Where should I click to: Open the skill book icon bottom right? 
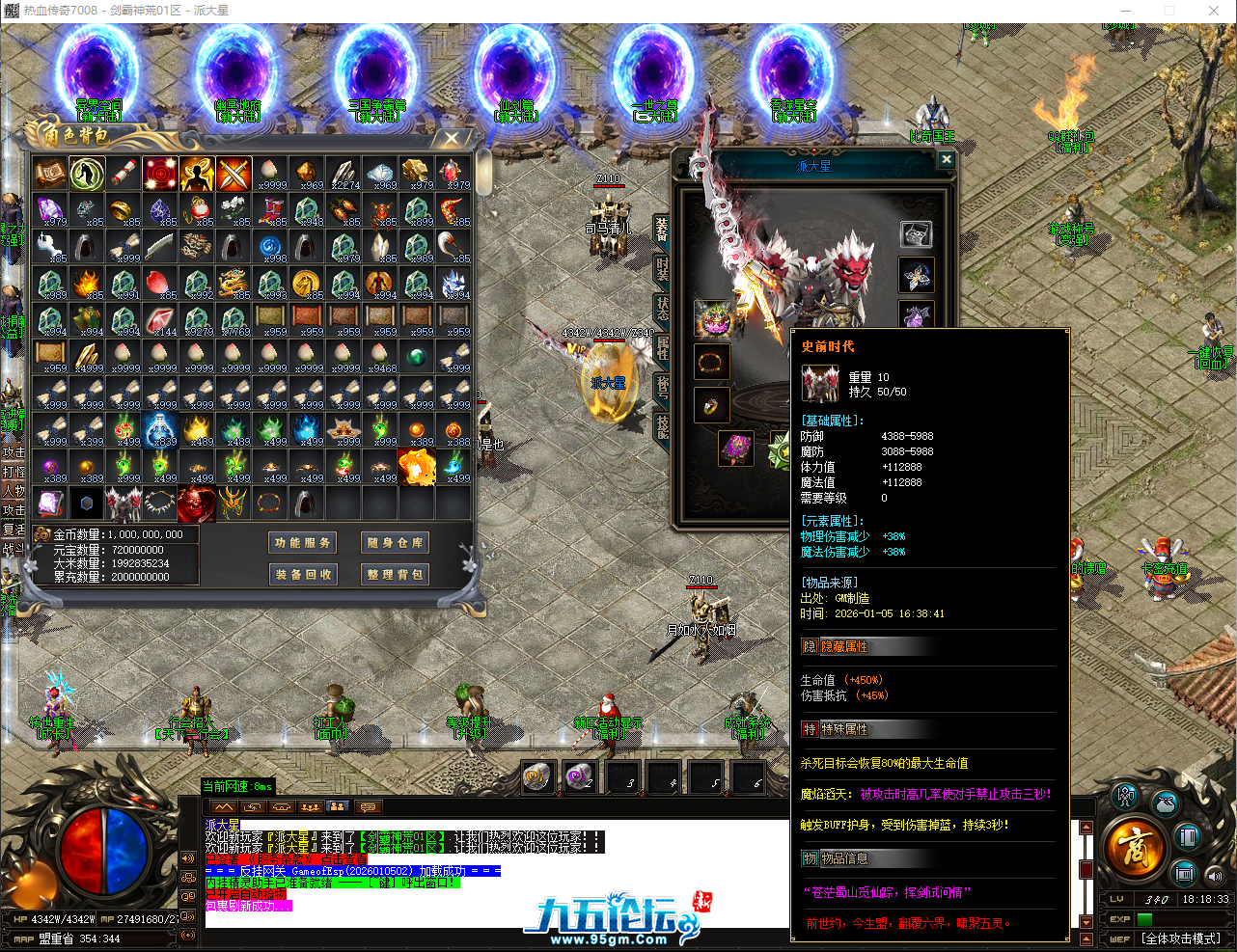pyautogui.click(x=1188, y=835)
